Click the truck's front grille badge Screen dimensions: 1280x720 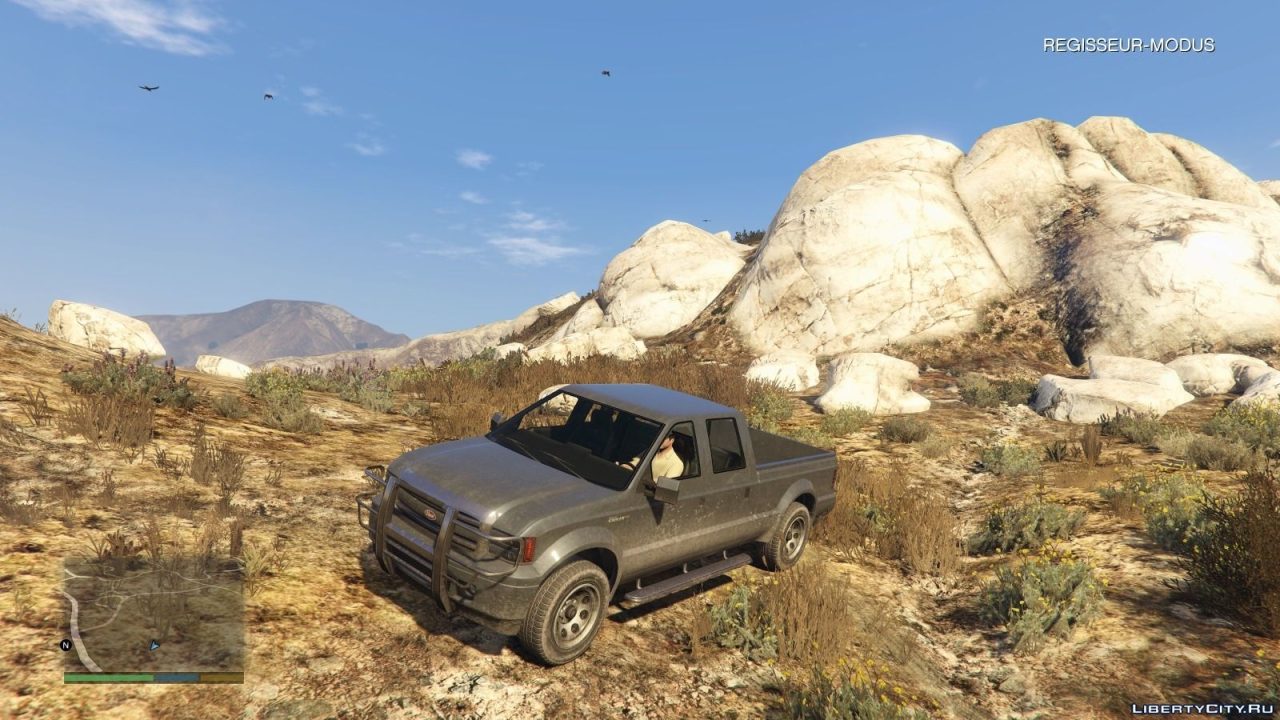(x=431, y=514)
